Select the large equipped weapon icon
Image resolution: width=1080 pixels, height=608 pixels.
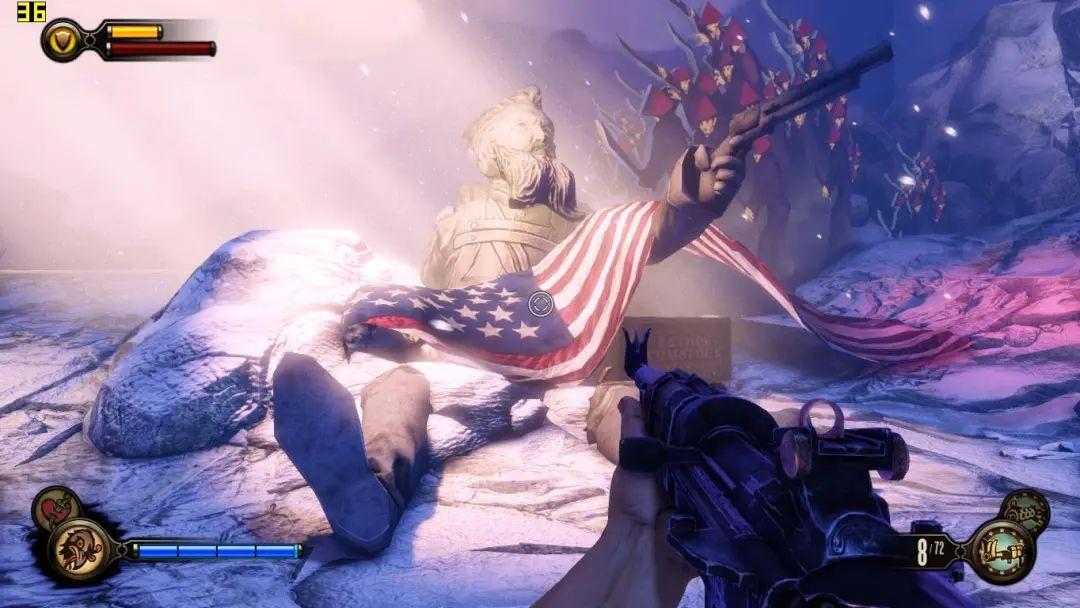point(1001,551)
